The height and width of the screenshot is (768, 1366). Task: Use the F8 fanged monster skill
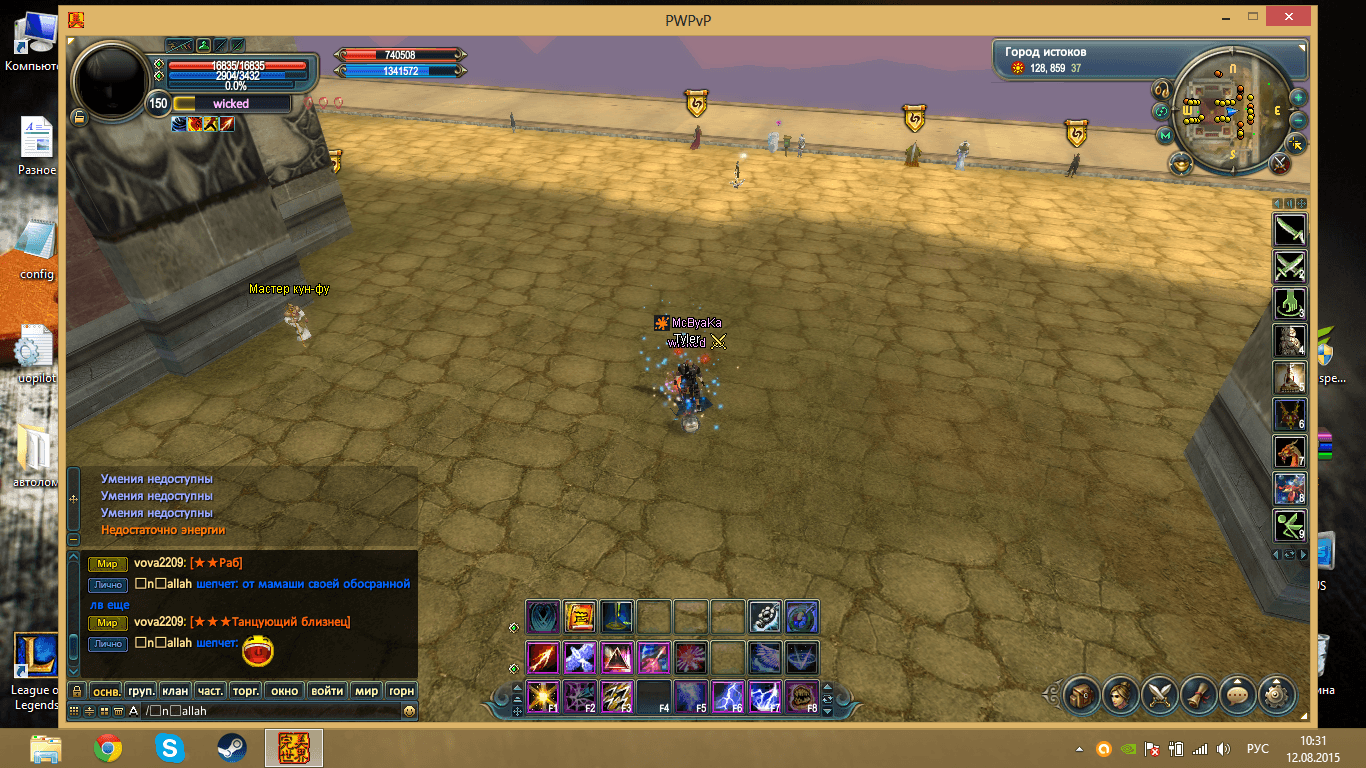pos(802,696)
